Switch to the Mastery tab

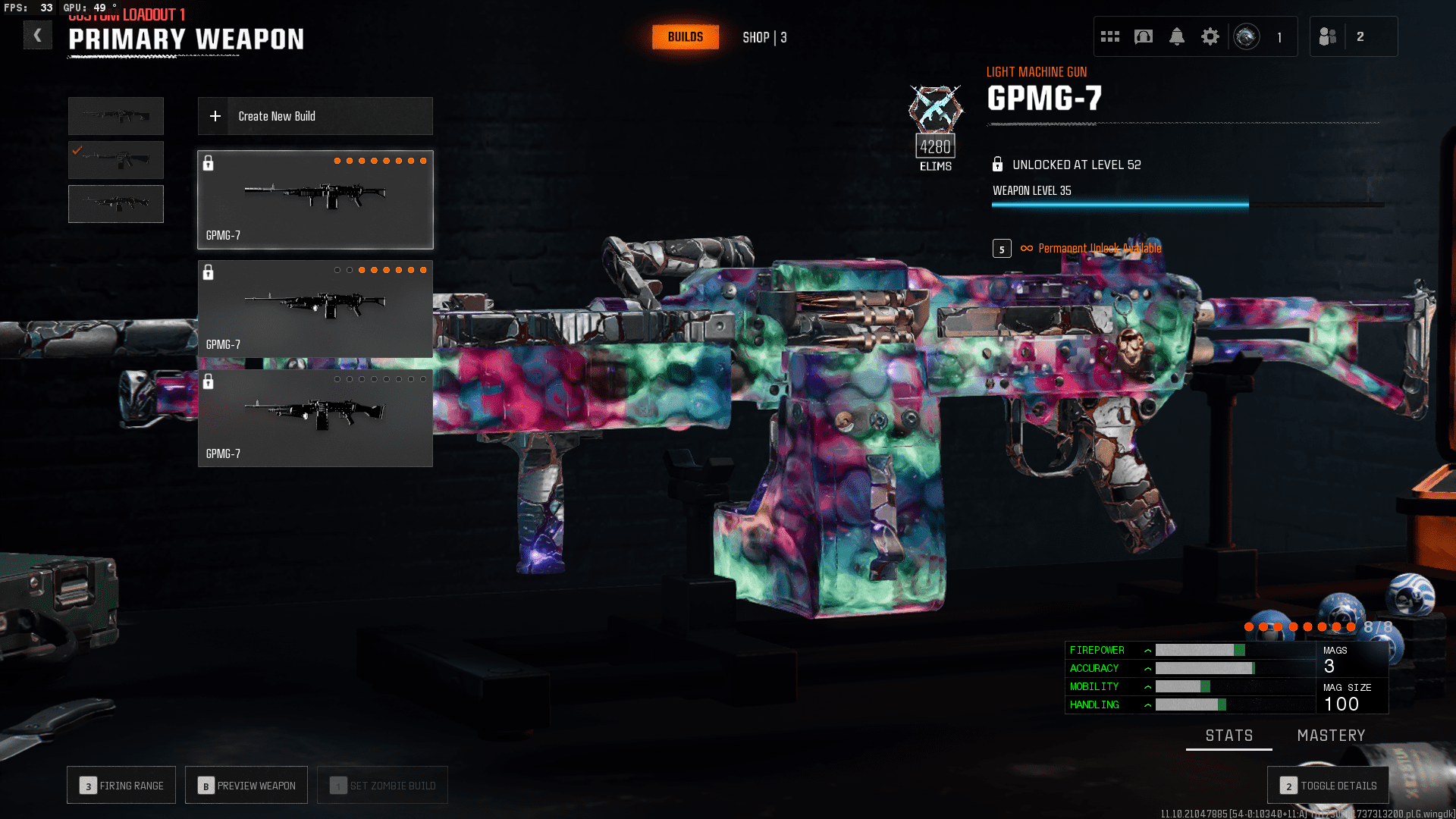[1331, 736]
